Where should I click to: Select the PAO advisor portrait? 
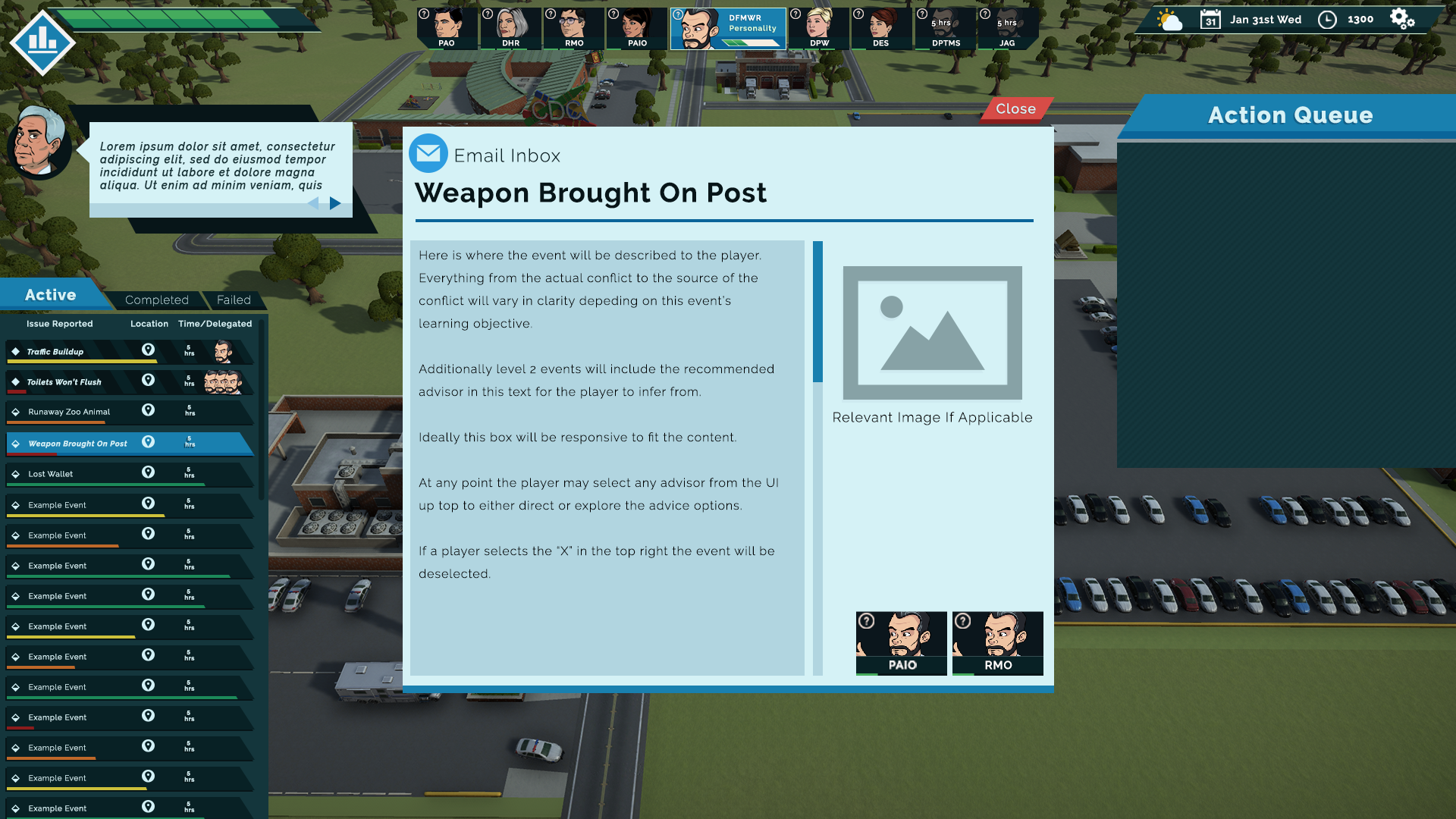tap(447, 29)
